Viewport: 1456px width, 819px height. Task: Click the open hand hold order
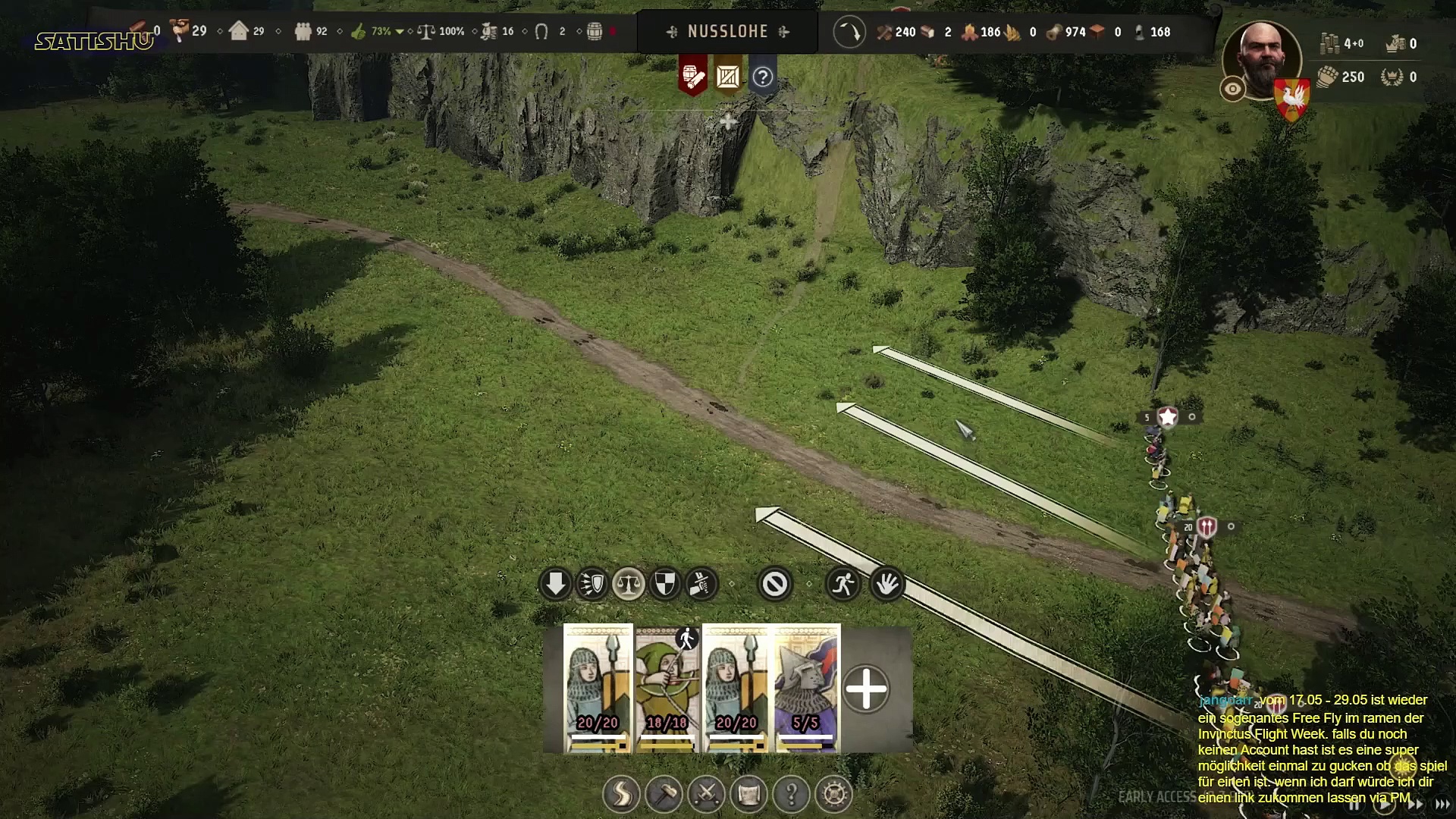(886, 585)
